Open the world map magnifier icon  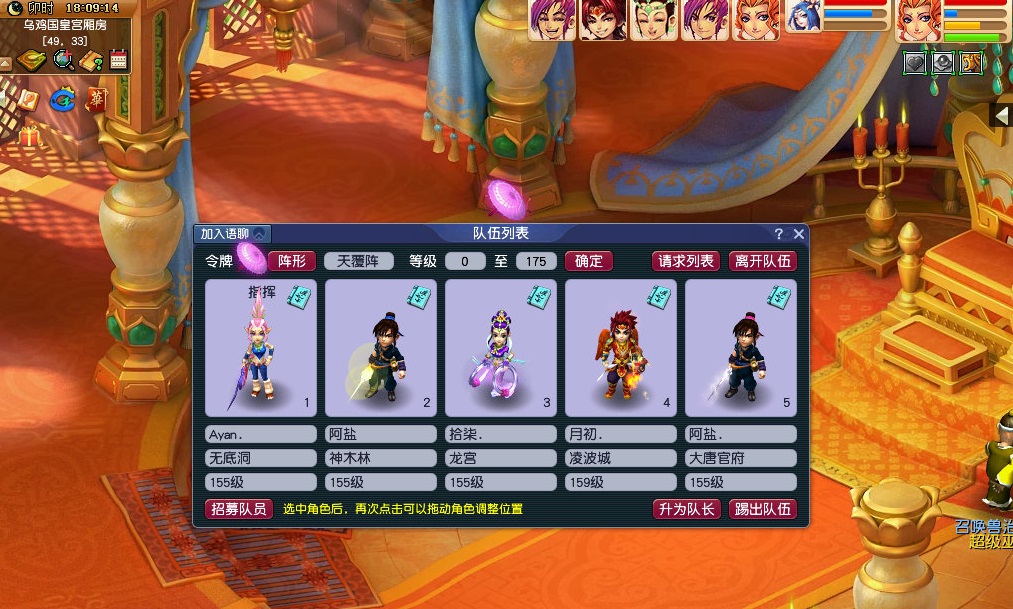[x=64, y=61]
